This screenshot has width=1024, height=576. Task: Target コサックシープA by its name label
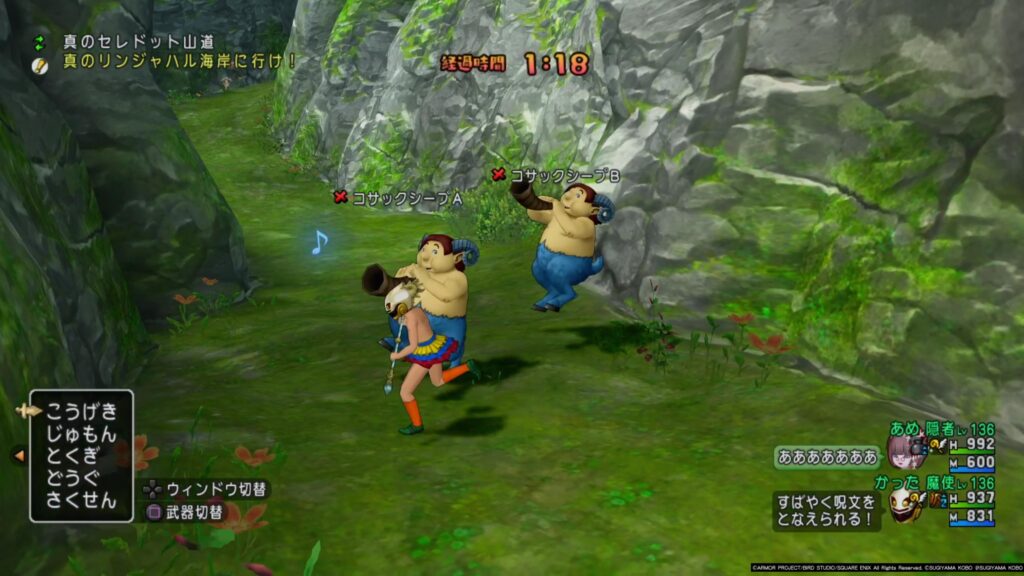click(406, 198)
